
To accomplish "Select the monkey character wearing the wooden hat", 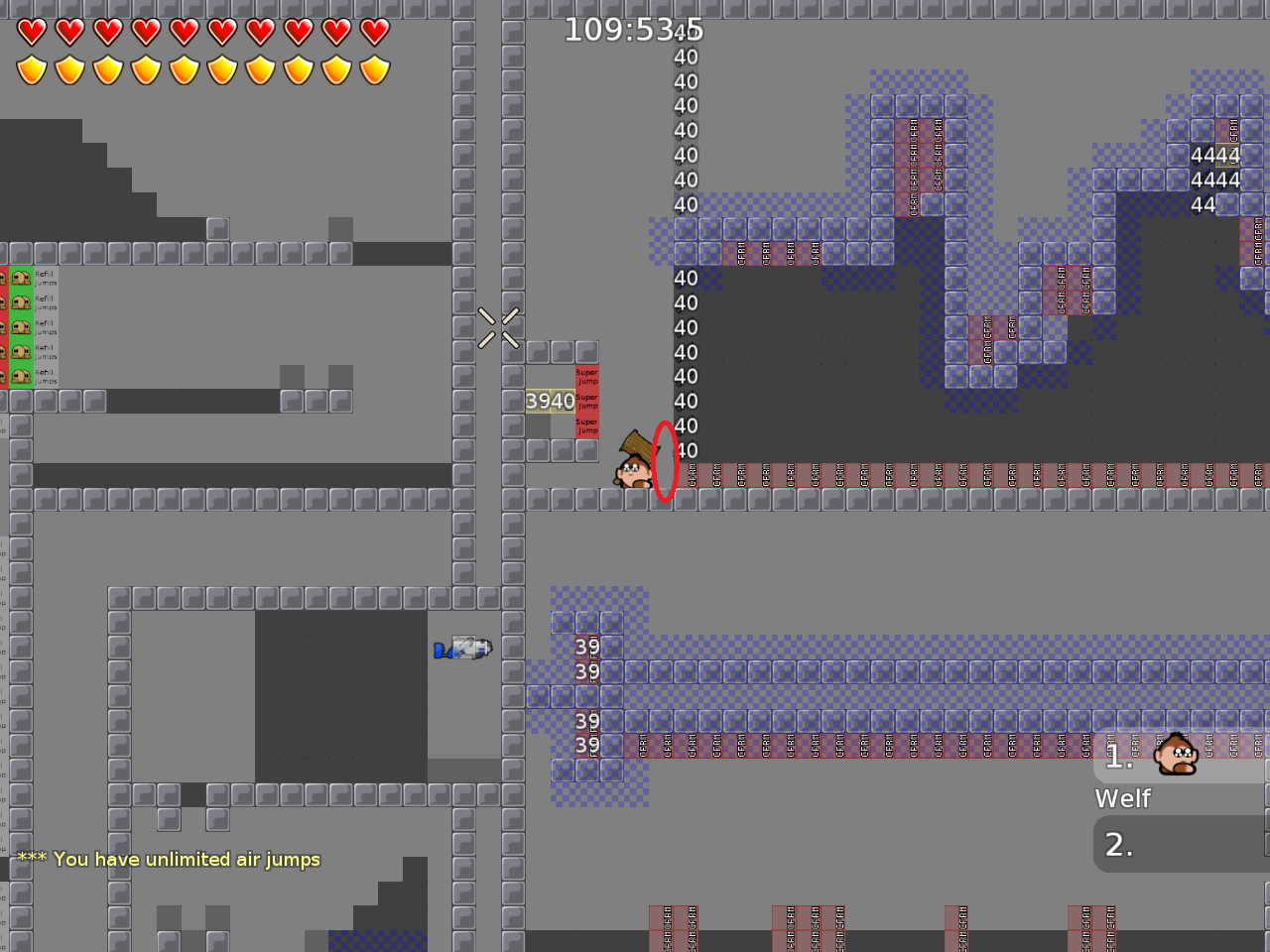I will 630,471.
